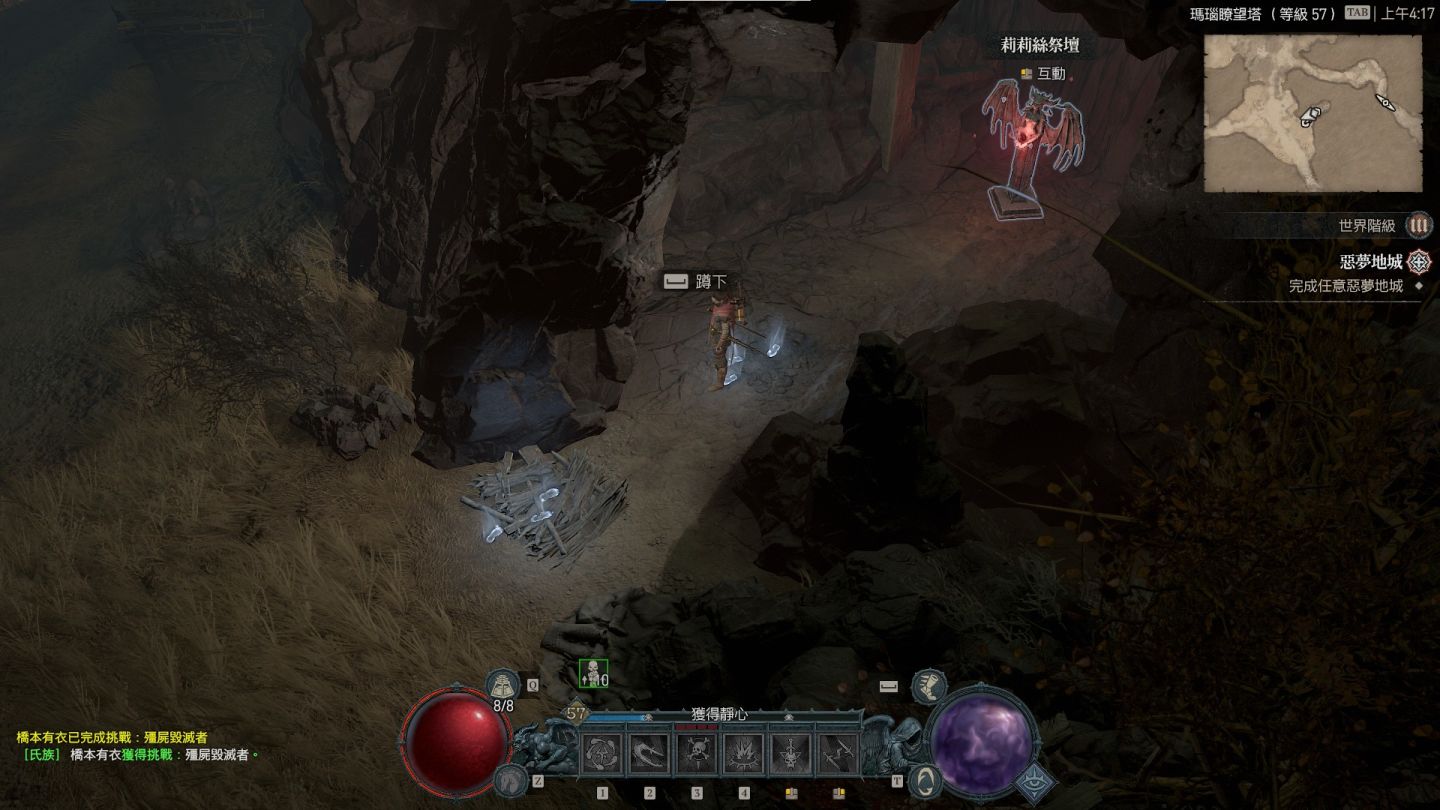This screenshot has width=1440, height=810.
Task: Click the town portal icon beside the purple orb
Action: click(926, 779)
